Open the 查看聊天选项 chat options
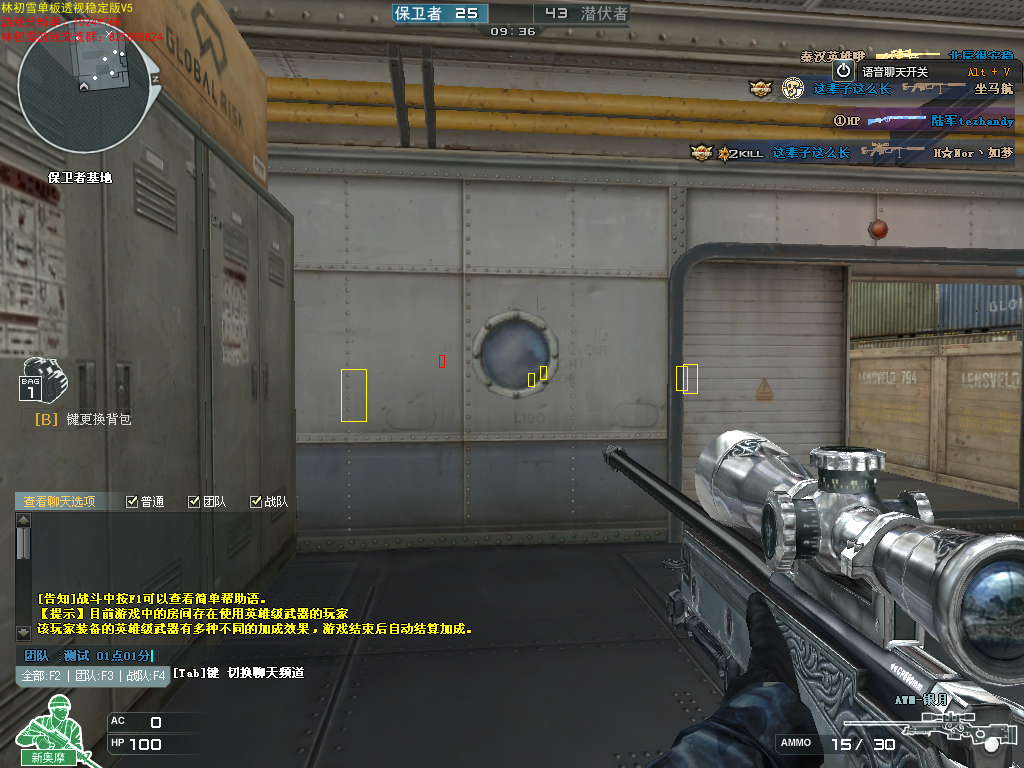The image size is (1024, 768). click(x=60, y=501)
